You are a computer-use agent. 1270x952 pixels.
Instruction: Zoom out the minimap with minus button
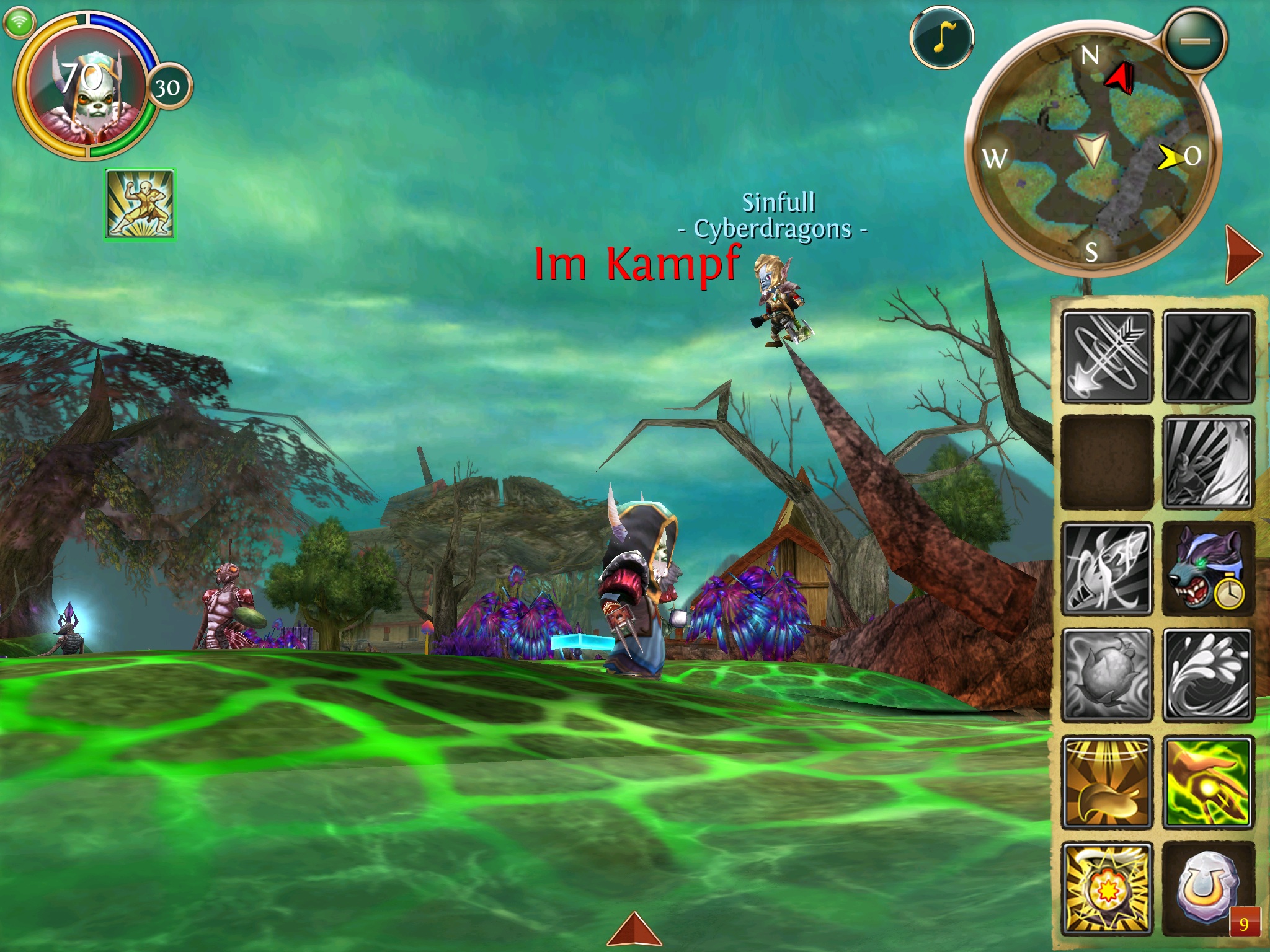1195,42
